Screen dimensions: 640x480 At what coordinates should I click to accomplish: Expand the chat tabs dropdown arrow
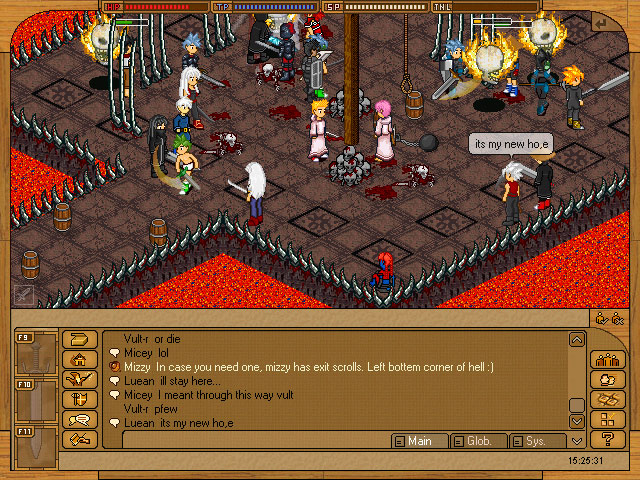(576, 441)
